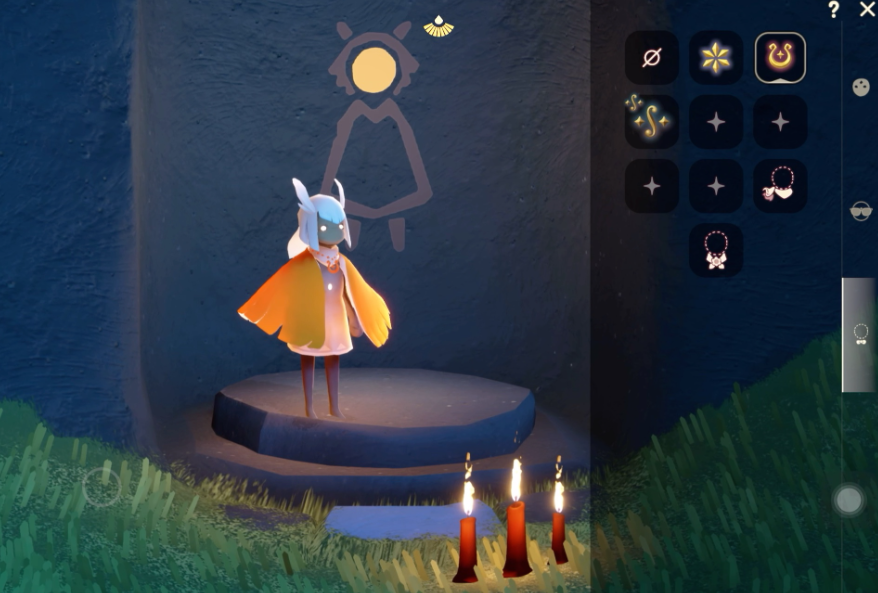
Task: Equip the golden six-point star pendant
Action: point(716,58)
